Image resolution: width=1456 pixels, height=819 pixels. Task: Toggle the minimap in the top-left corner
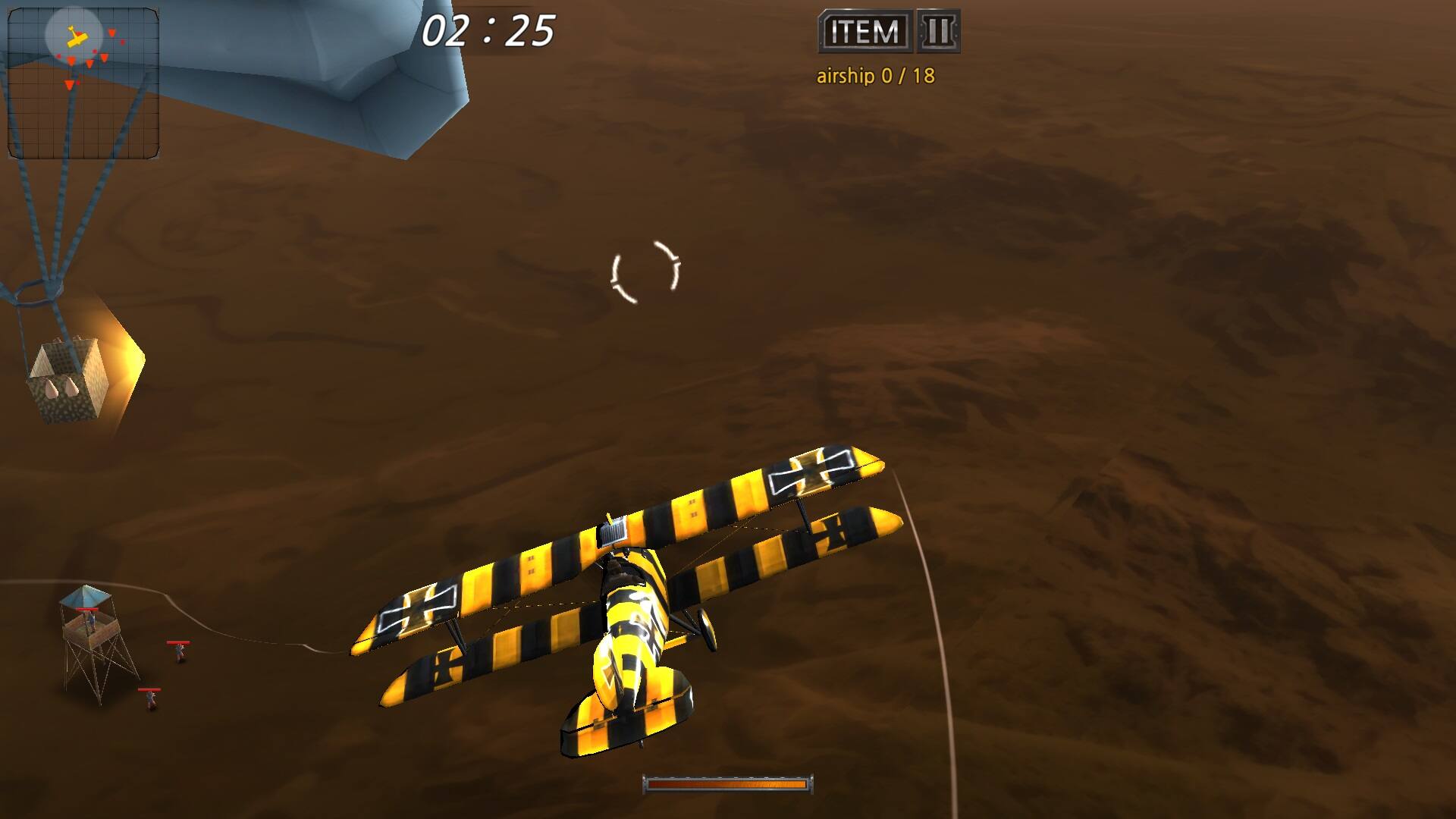(83, 80)
